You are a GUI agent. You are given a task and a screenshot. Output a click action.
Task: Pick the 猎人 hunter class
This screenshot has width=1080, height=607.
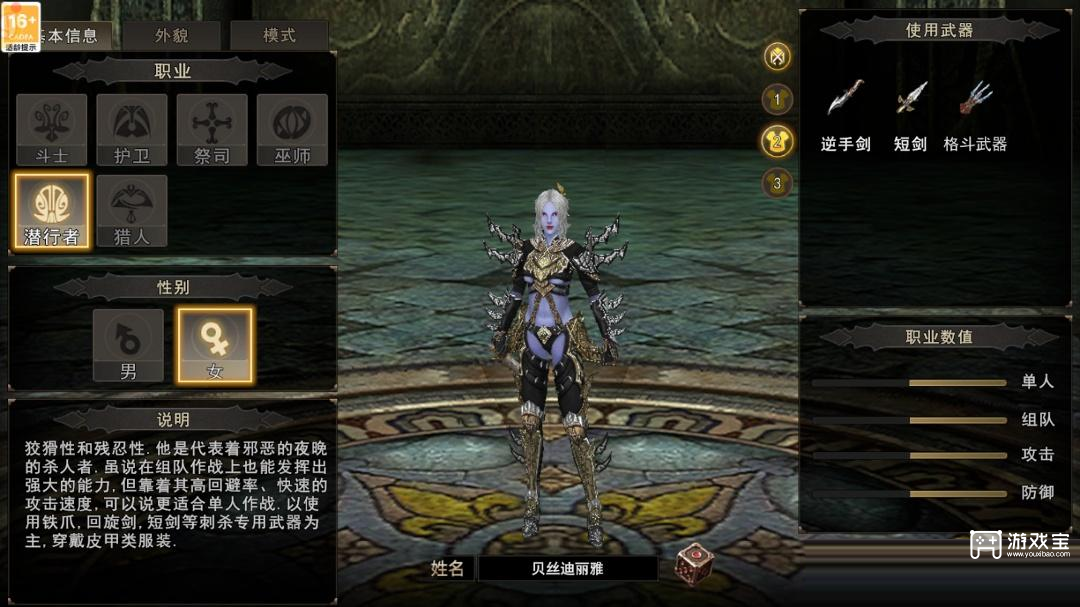click(x=131, y=210)
